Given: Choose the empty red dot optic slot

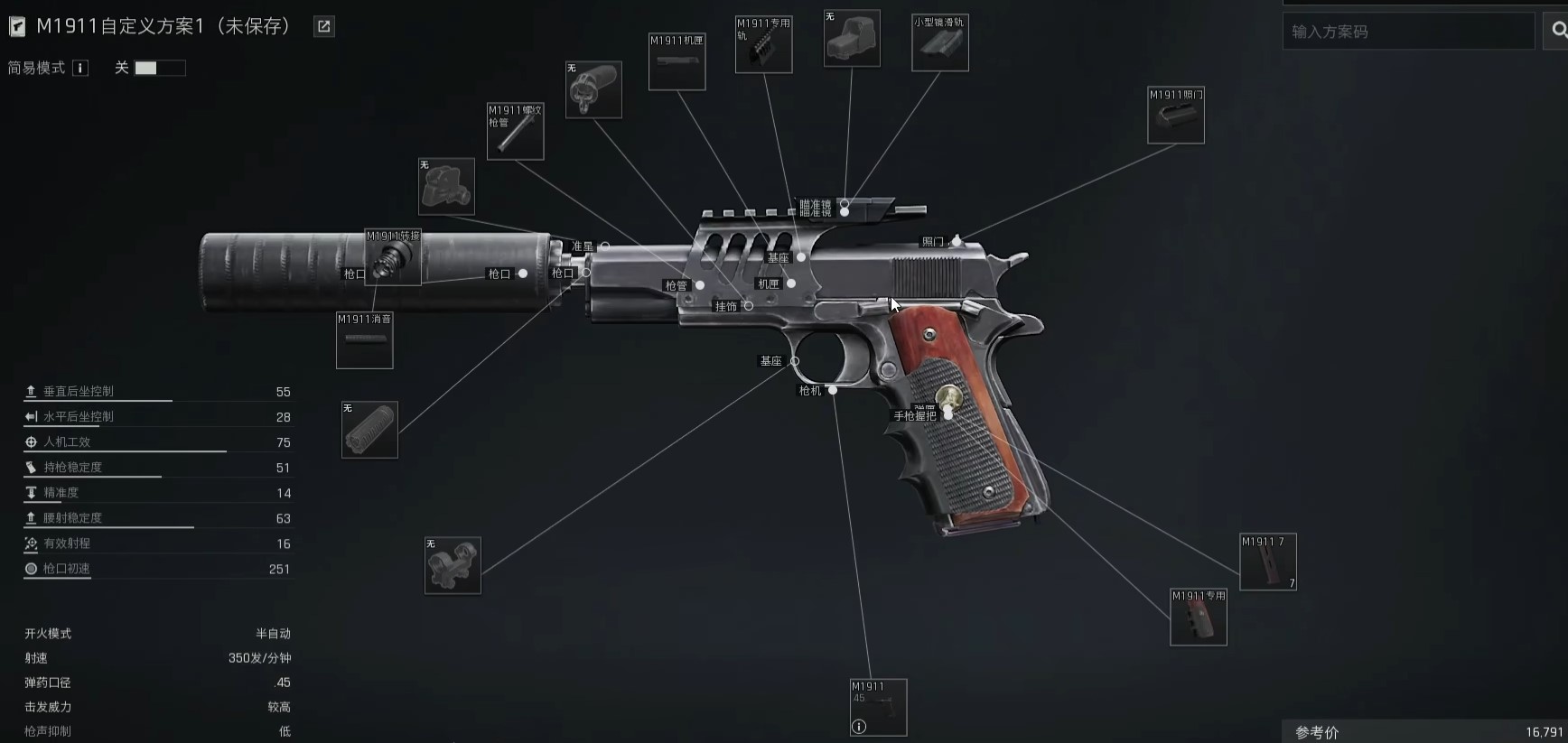Looking at the screenshot, I should click(851, 39).
